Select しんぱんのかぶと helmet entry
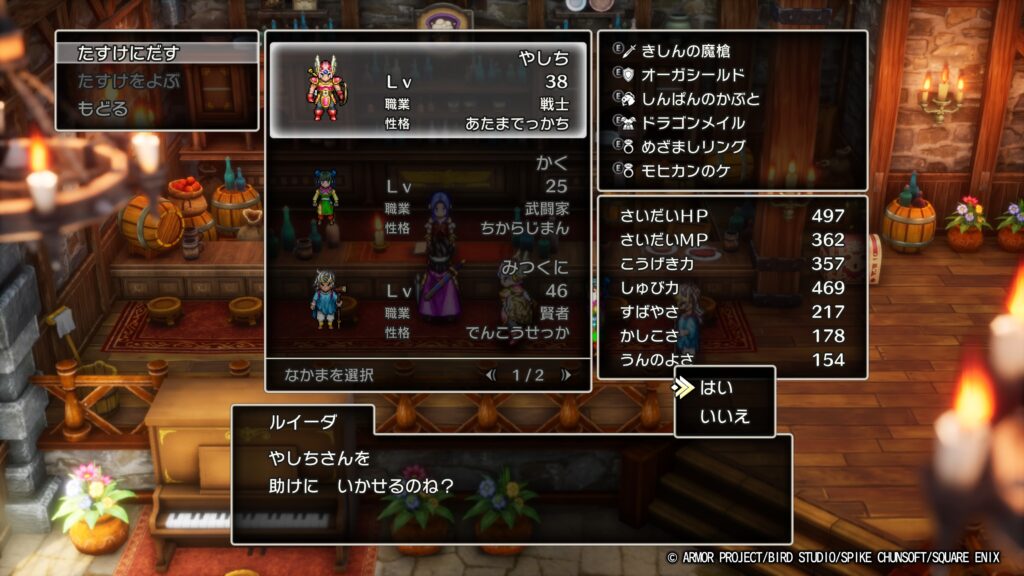Screen dimensions: 1024x576 [699, 99]
